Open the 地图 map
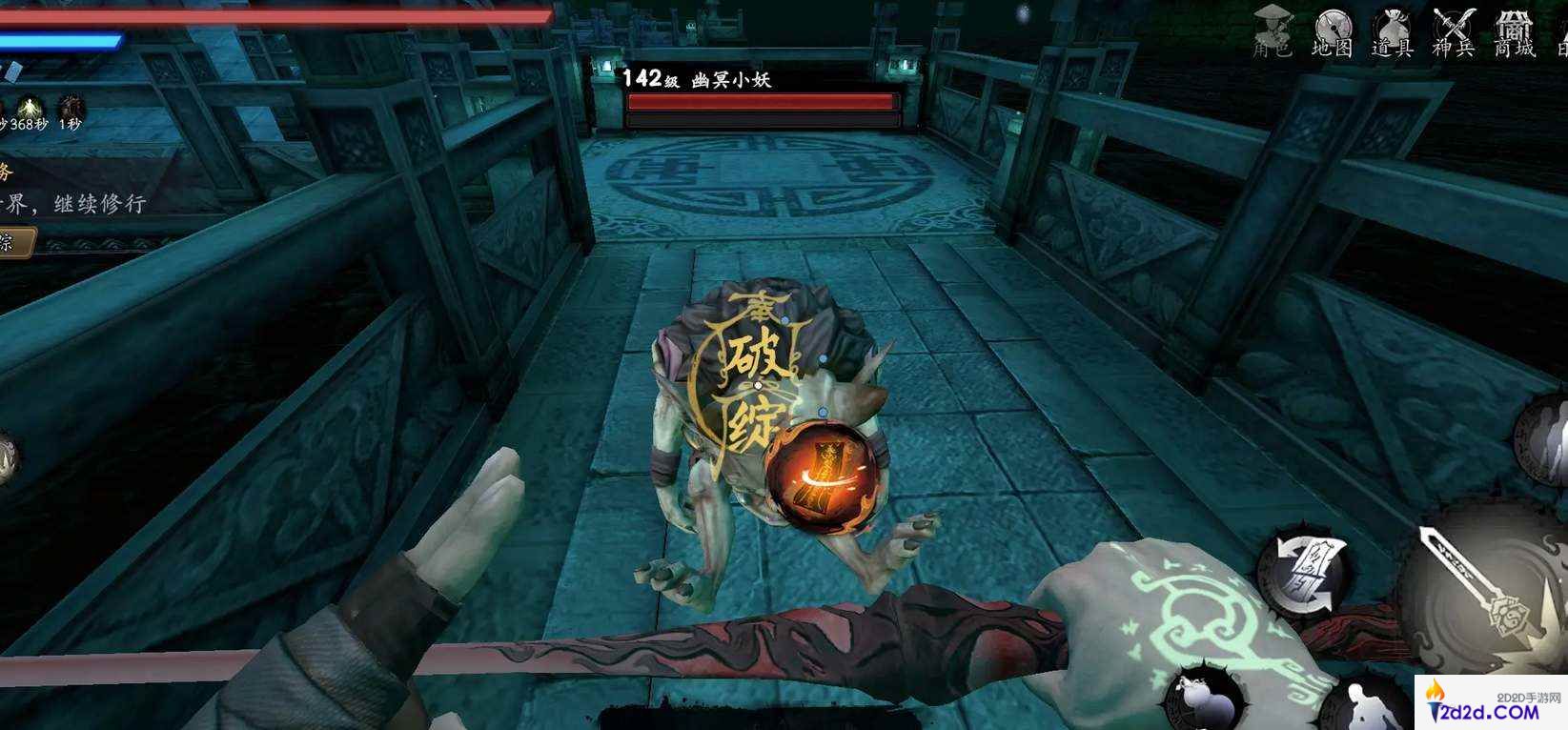The height and width of the screenshot is (730, 1568). [1333, 32]
